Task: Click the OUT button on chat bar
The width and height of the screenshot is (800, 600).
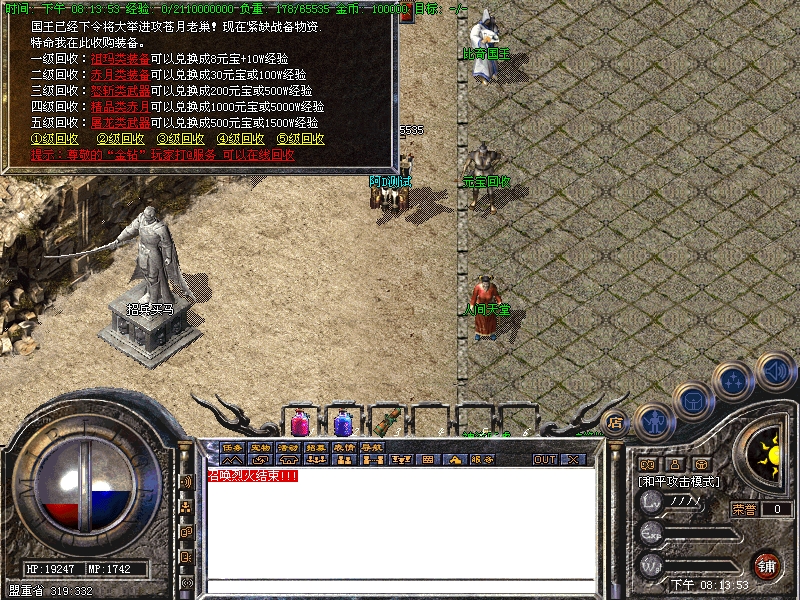Action: tap(544, 460)
